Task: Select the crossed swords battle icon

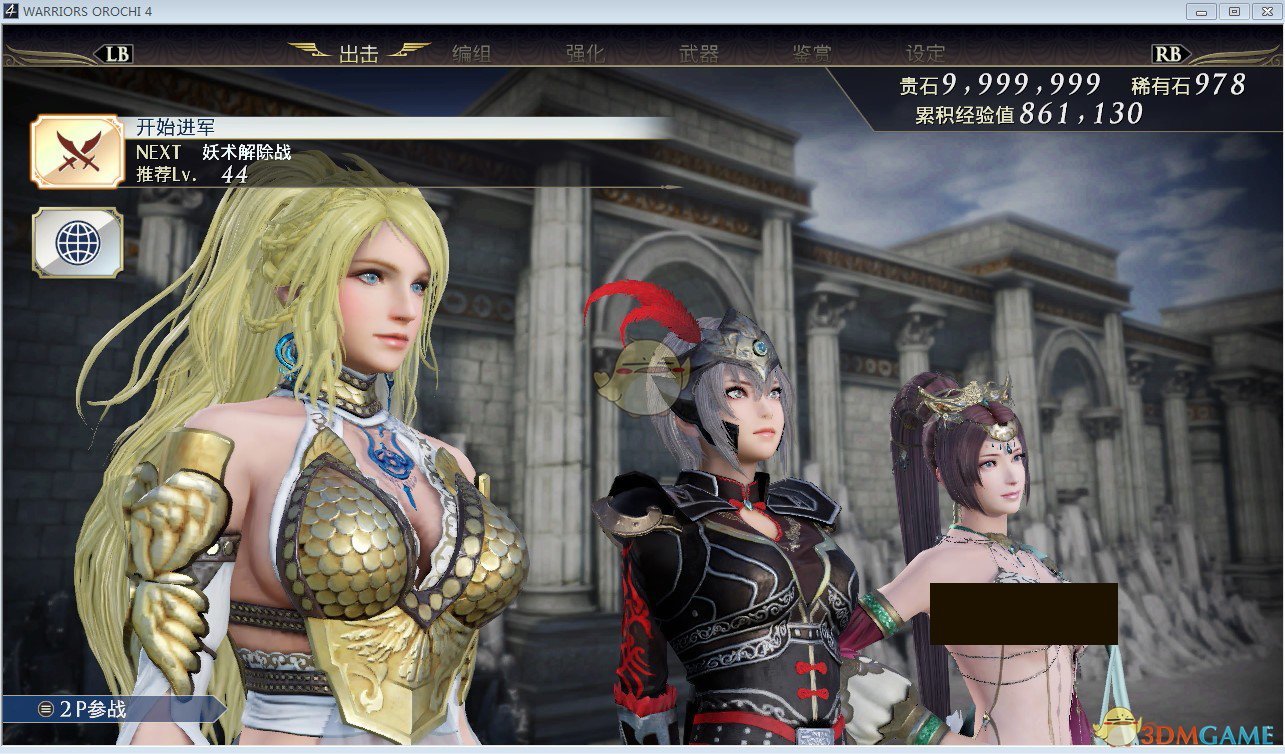Action: (x=77, y=152)
